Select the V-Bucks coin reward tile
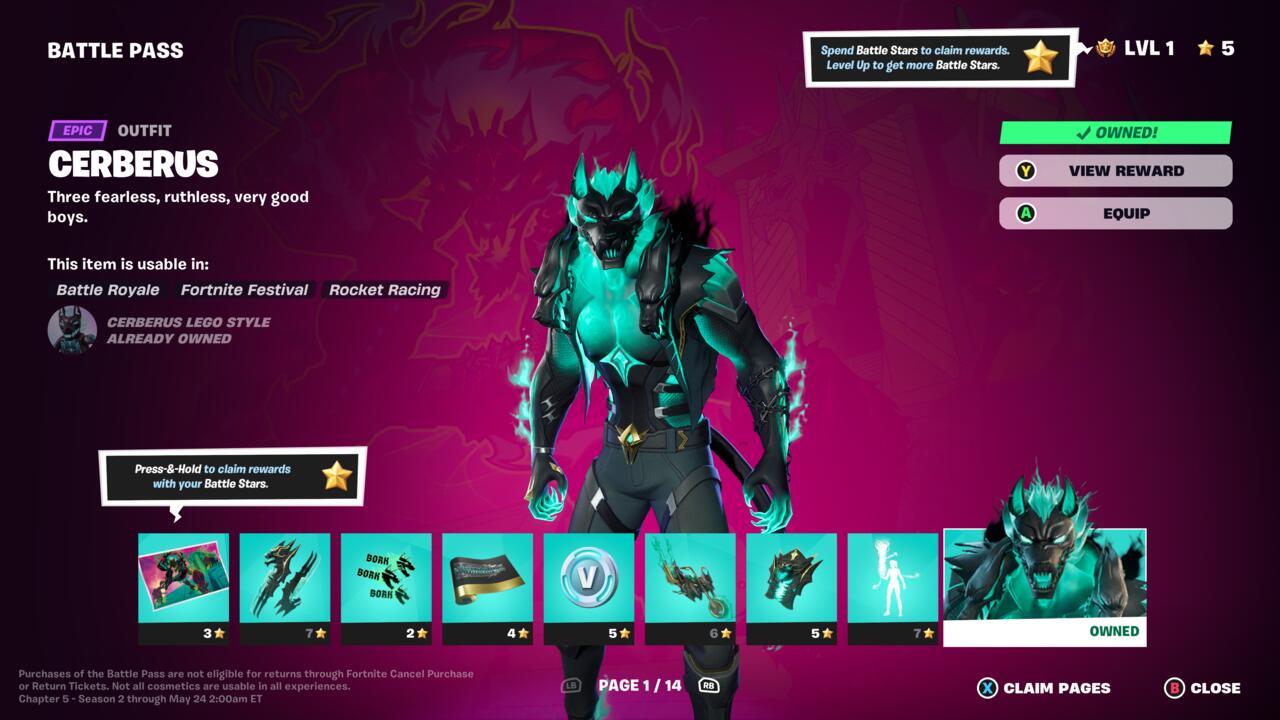Screen dimensions: 1280x720 click(589, 588)
